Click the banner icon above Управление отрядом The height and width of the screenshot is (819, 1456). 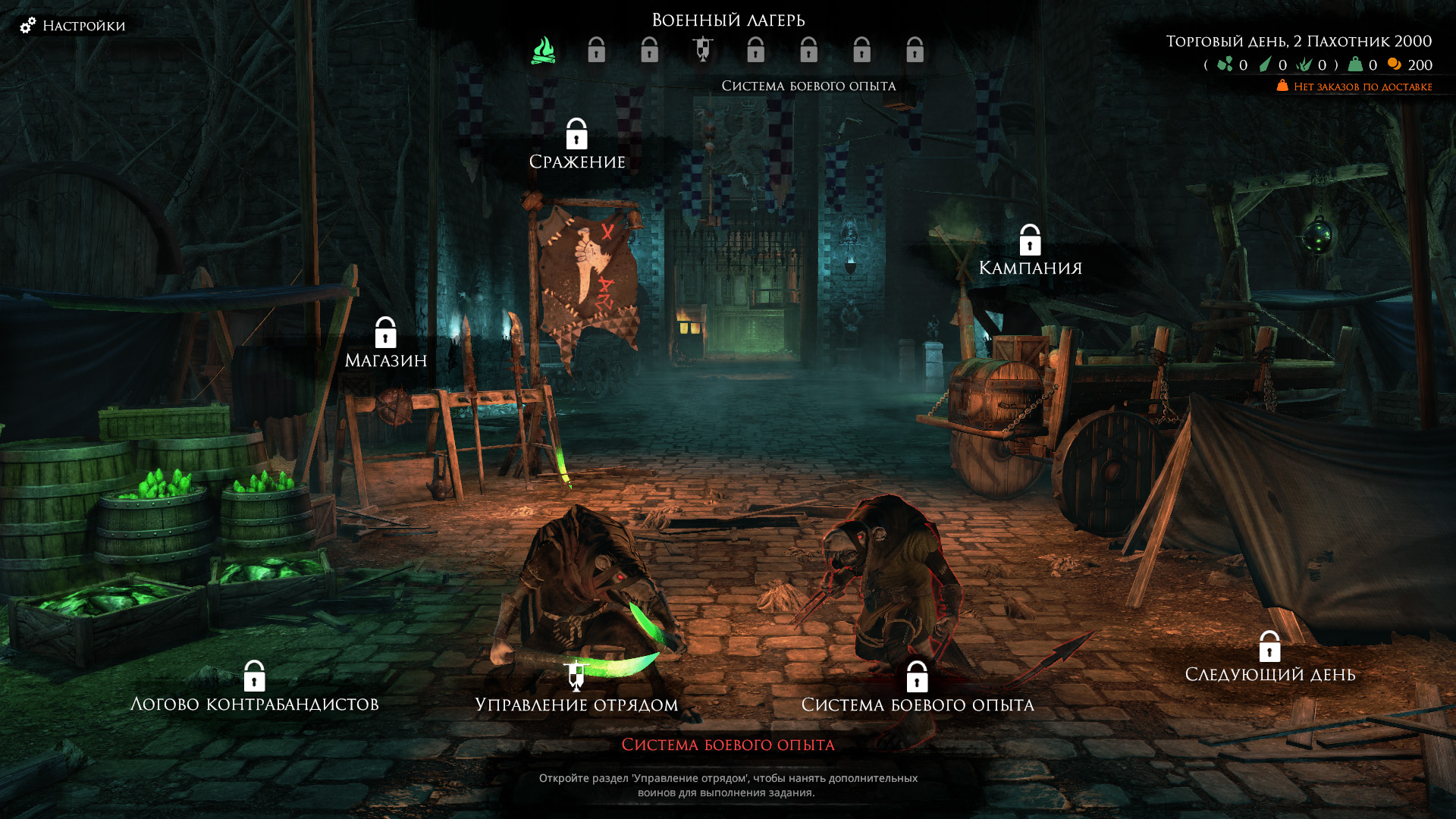(x=577, y=675)
